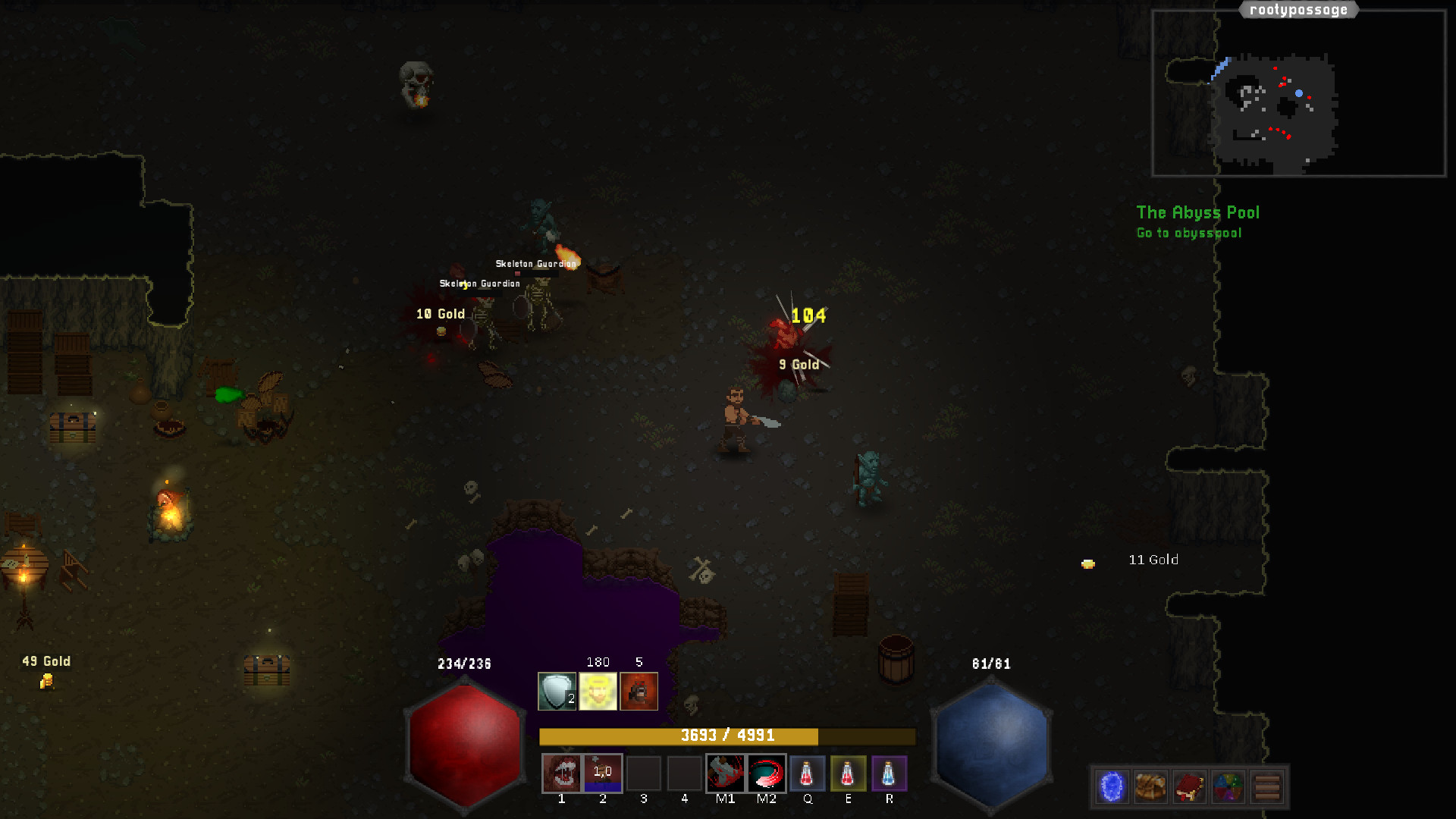The image size is (1456, 819).
Task: Click the ability in hotbar slot 2
Action: (x=602, y=773)
